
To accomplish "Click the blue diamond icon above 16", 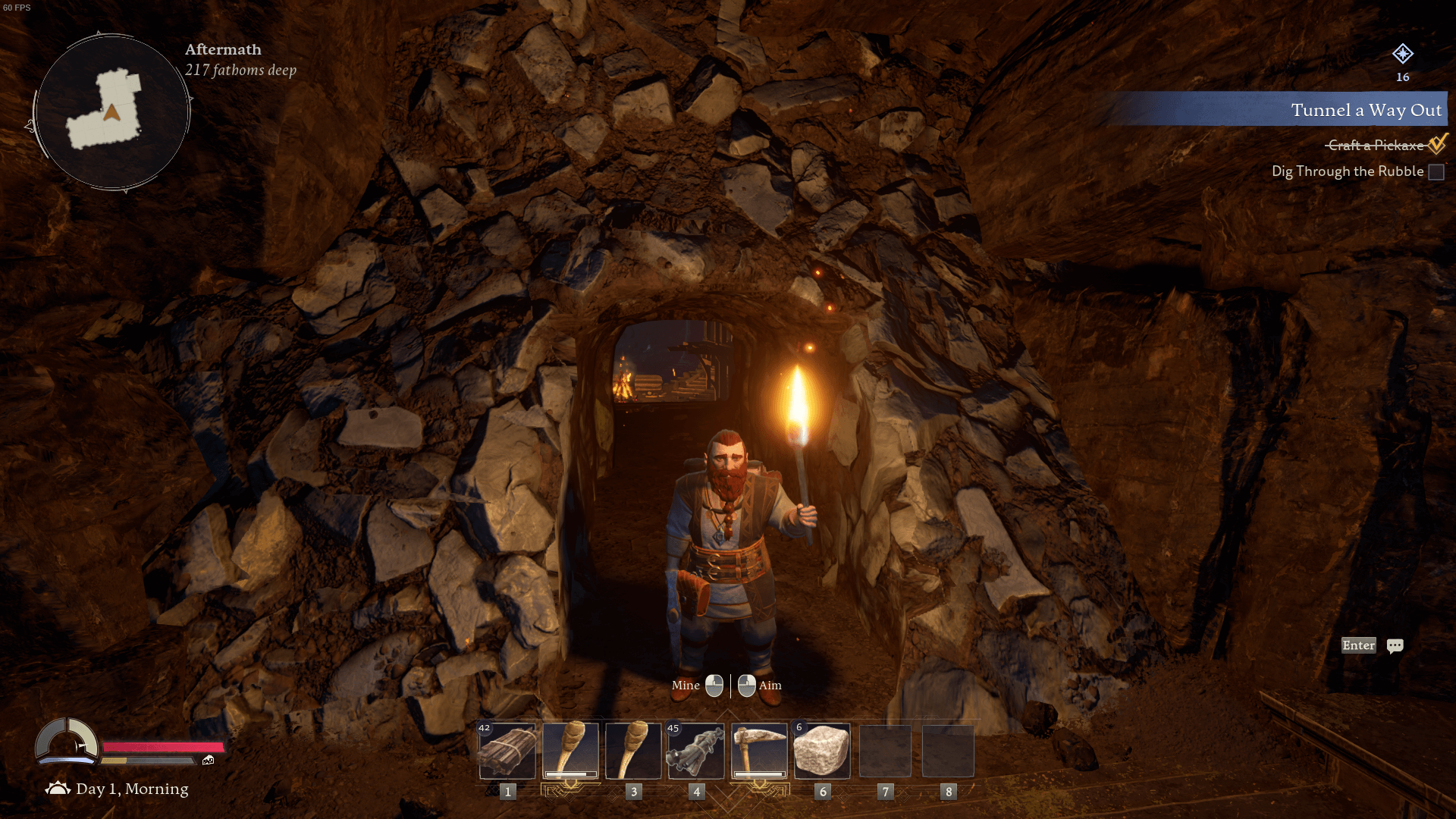I will click(1402, 54).
